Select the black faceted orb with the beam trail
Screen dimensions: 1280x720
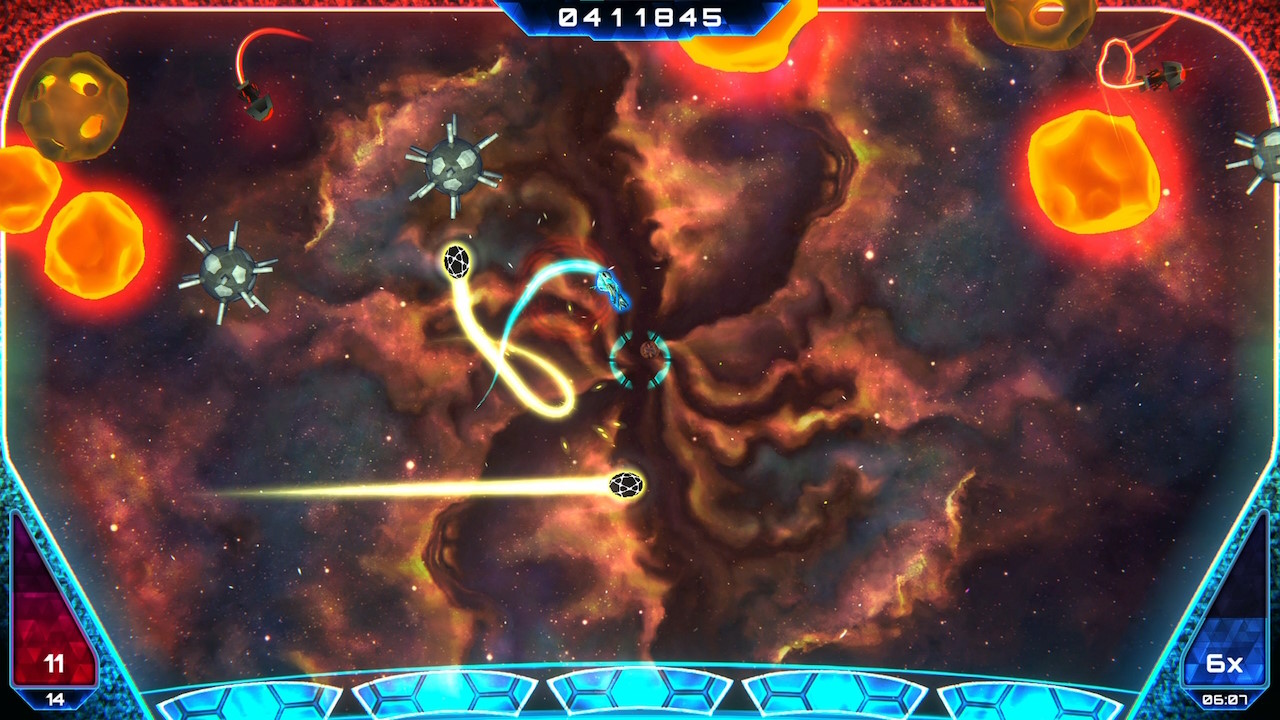(x=625, y=485)
